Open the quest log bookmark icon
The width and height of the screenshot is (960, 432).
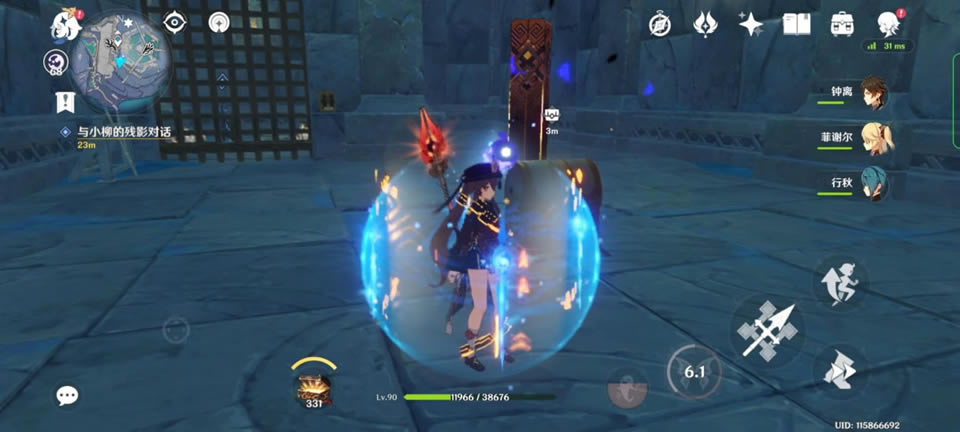[66, 101]
